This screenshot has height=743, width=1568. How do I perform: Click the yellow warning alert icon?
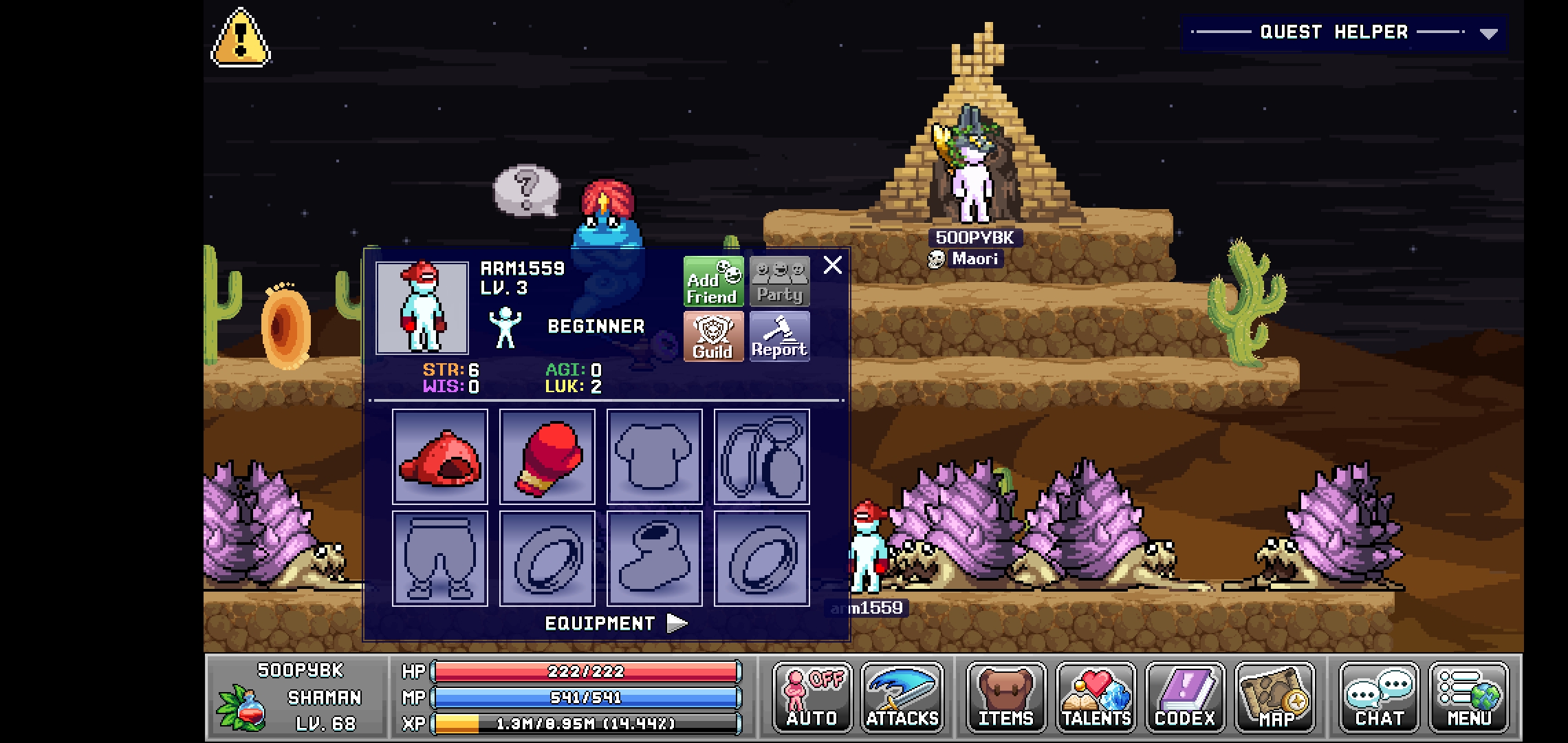click(240, 39)
